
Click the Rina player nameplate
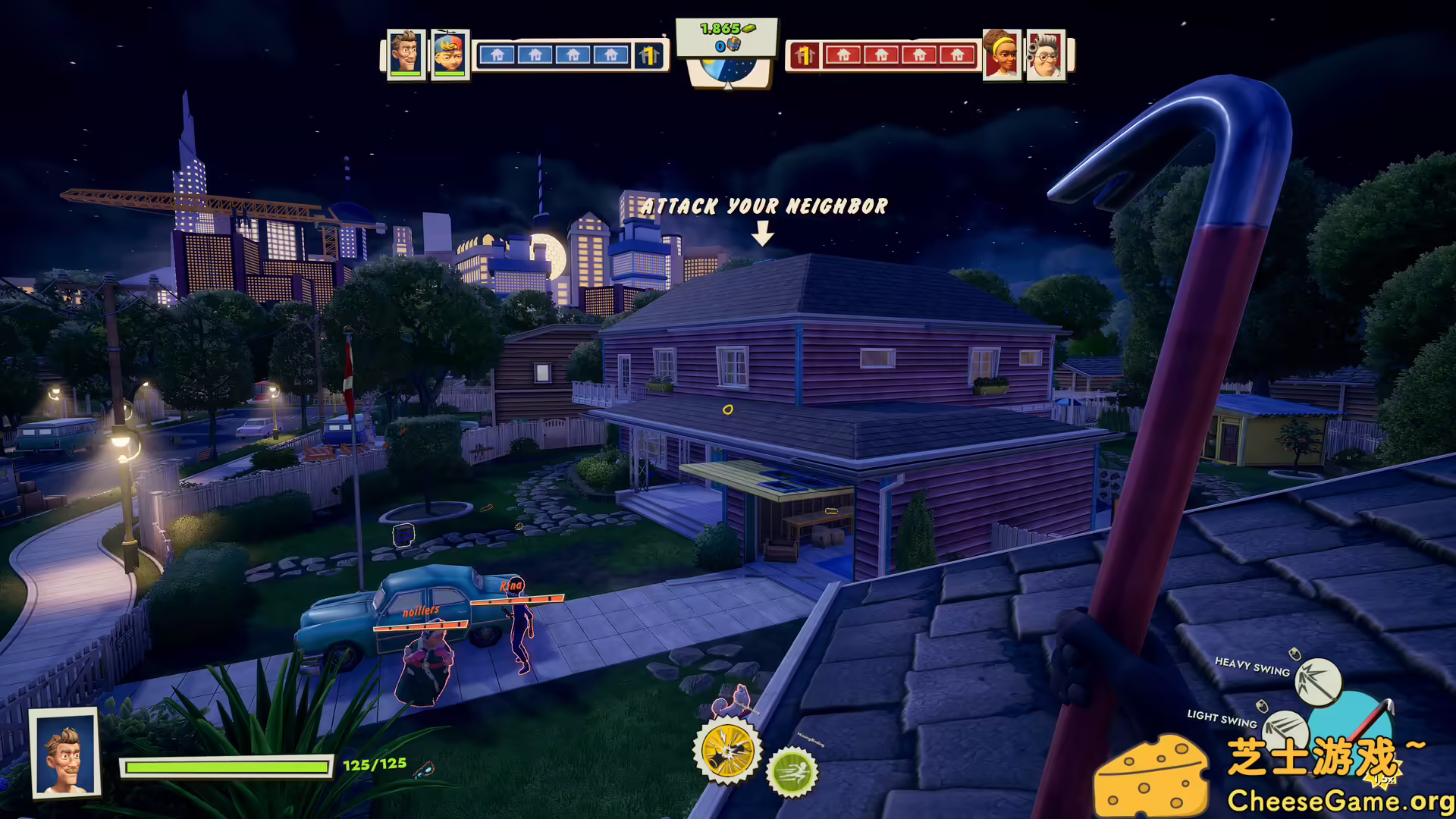point(511,585)
